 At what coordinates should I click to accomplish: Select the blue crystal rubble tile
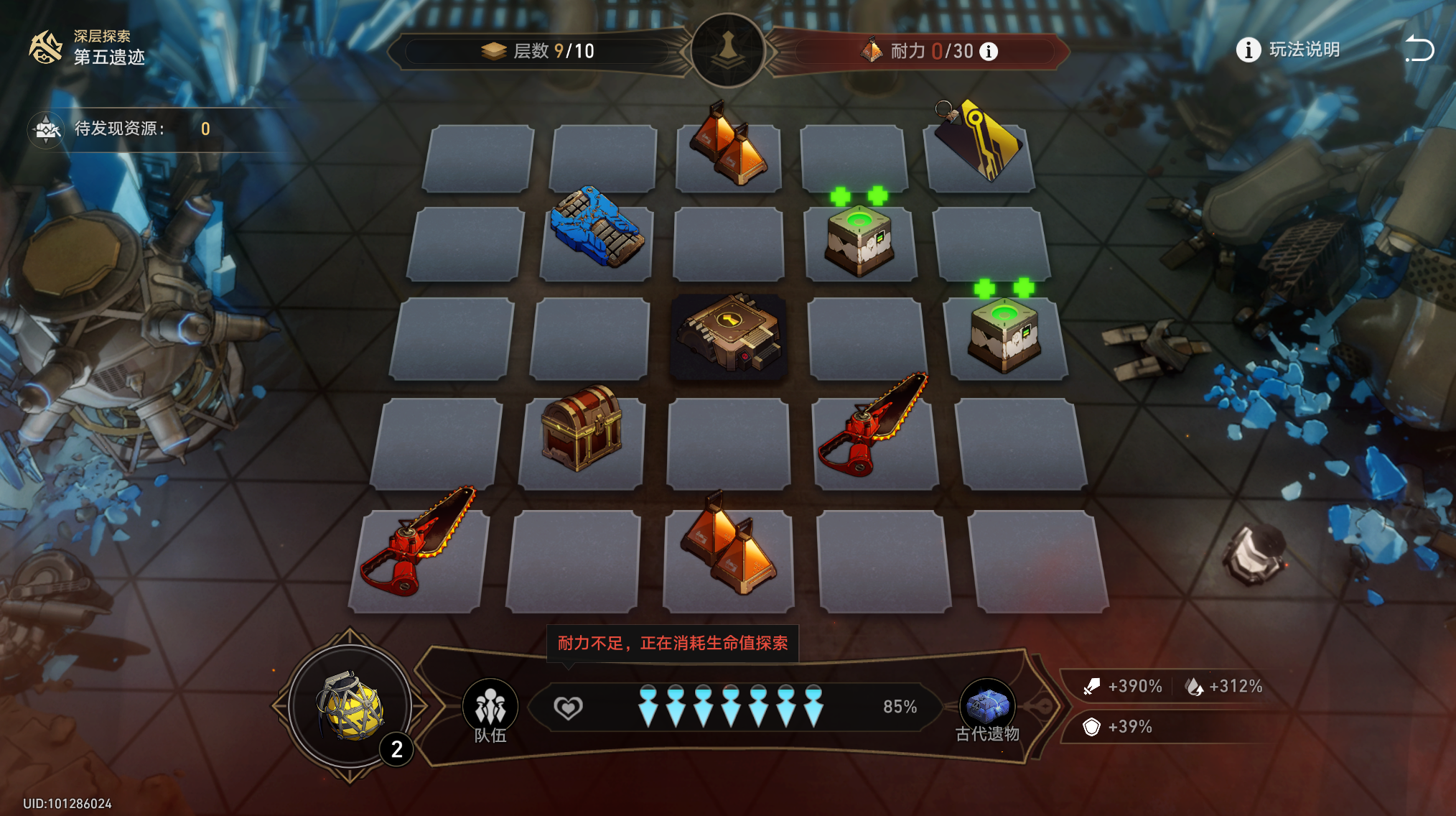tap(596, 228)
